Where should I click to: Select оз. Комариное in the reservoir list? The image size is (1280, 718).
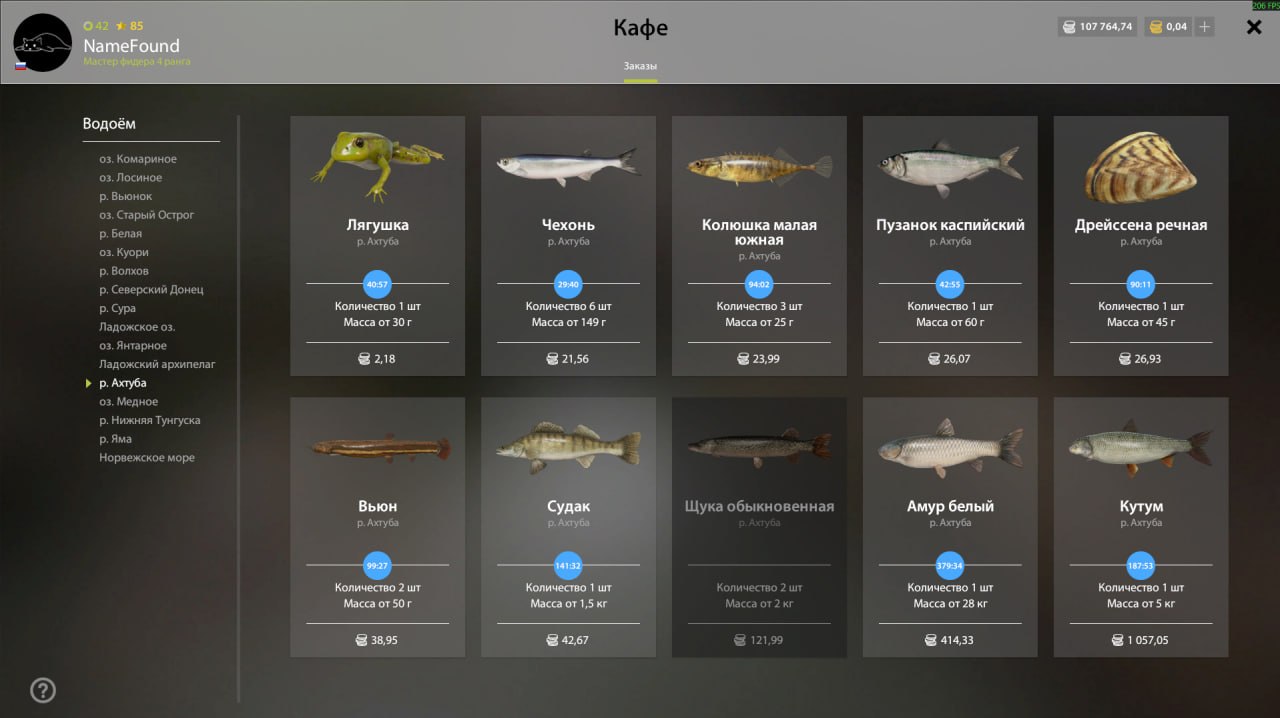tap(138, 159)
